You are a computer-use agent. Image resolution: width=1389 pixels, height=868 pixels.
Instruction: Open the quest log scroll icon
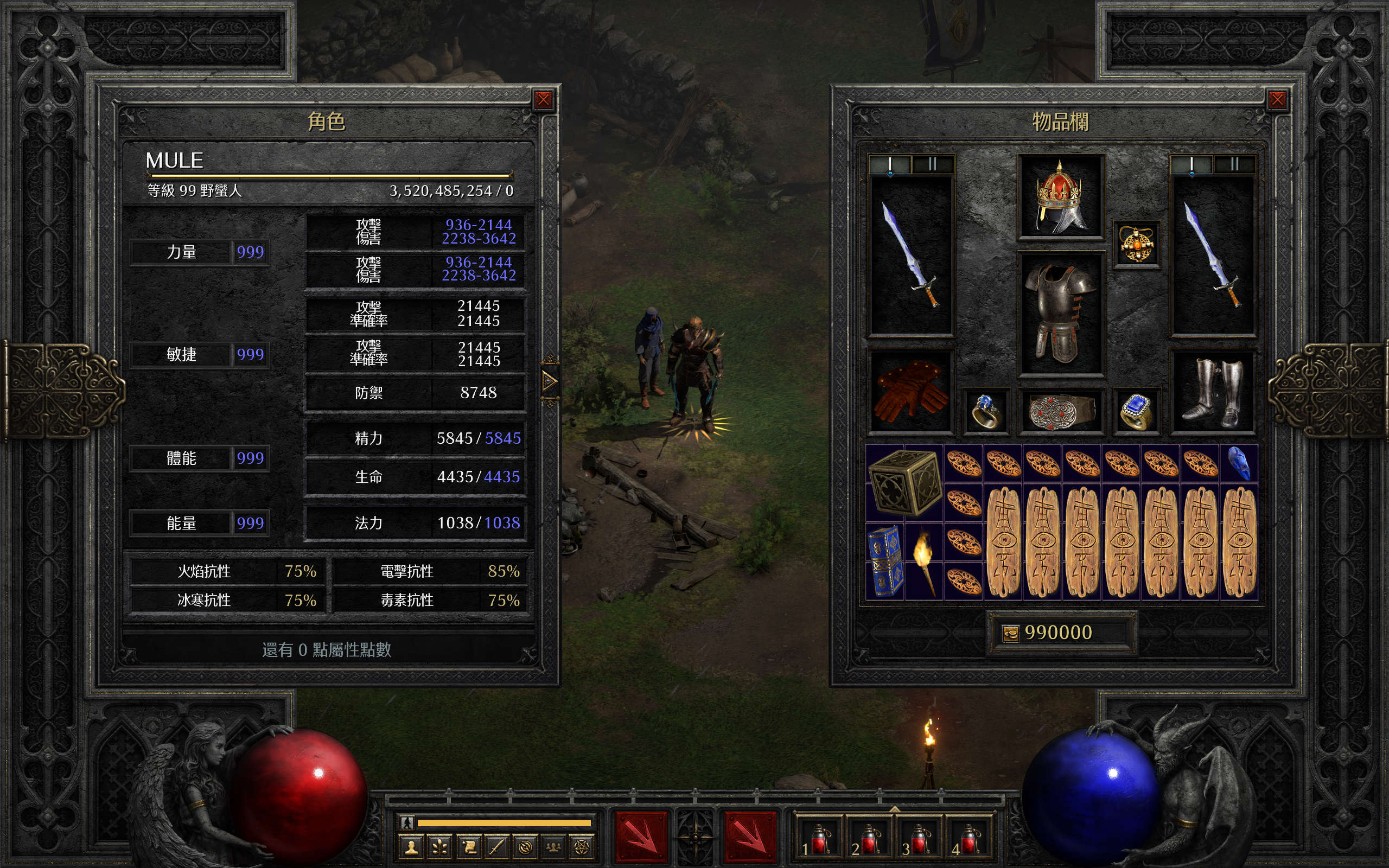click(x=468, y=847)
